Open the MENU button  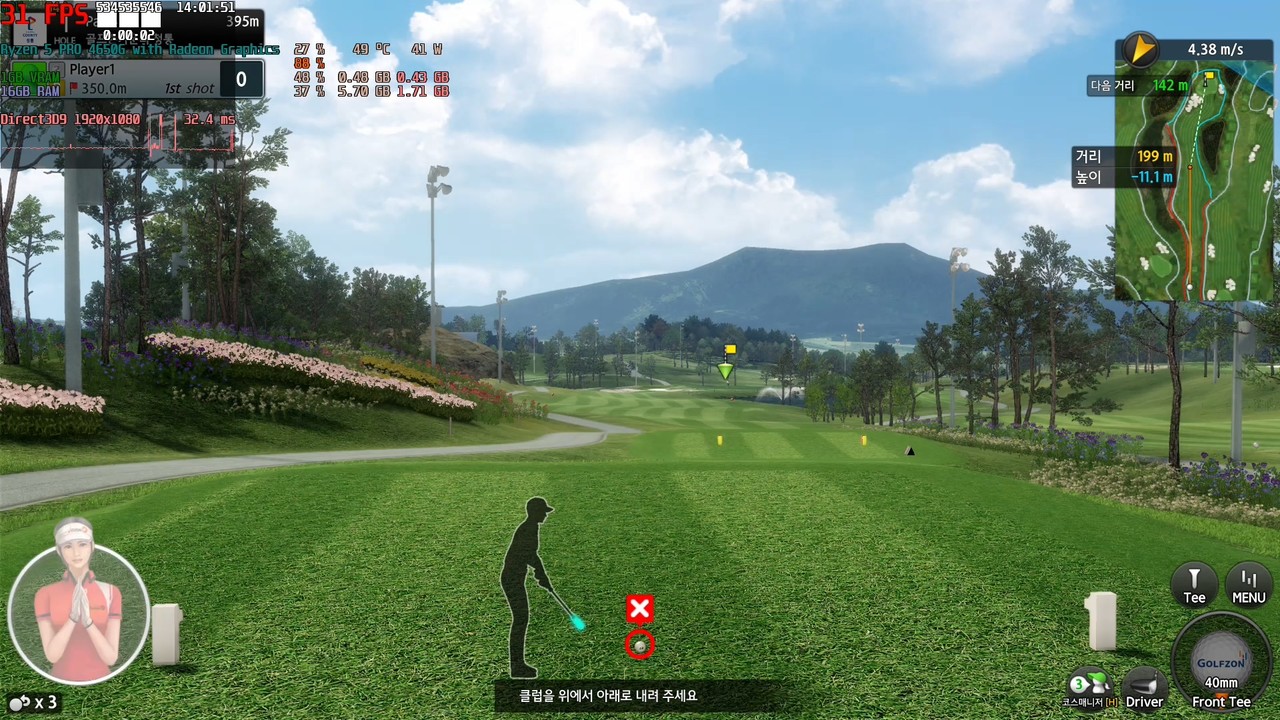point(1248,584)
